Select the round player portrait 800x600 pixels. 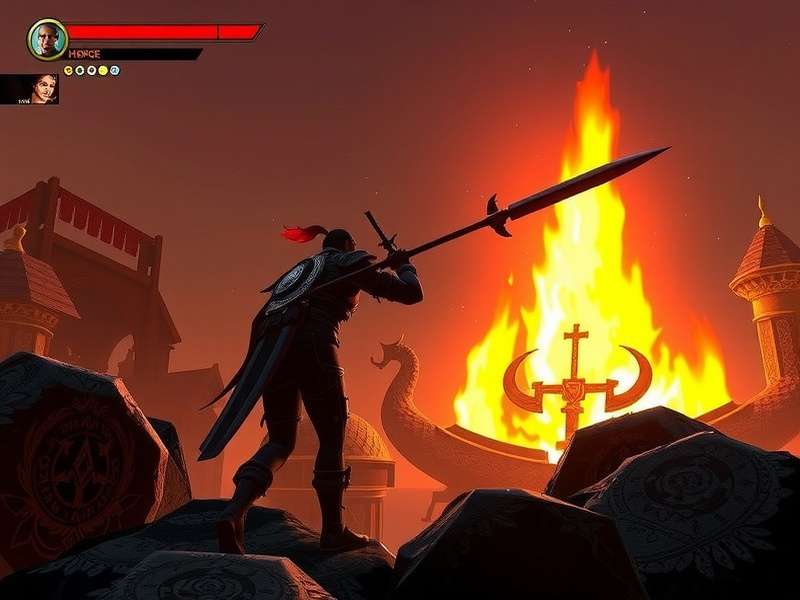click(x=47, y=39)
